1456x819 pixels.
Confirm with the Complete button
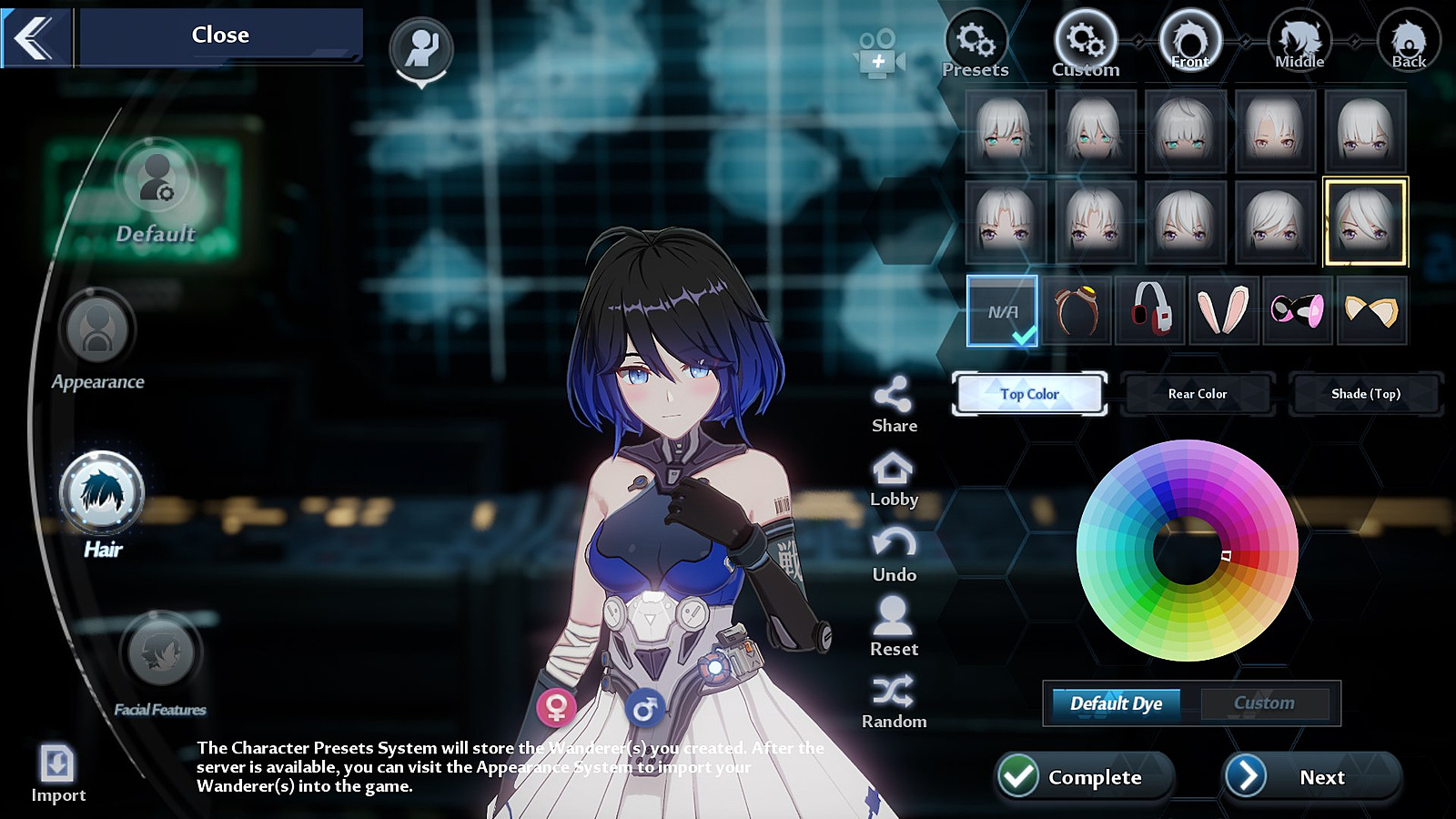coord(1083,777)
